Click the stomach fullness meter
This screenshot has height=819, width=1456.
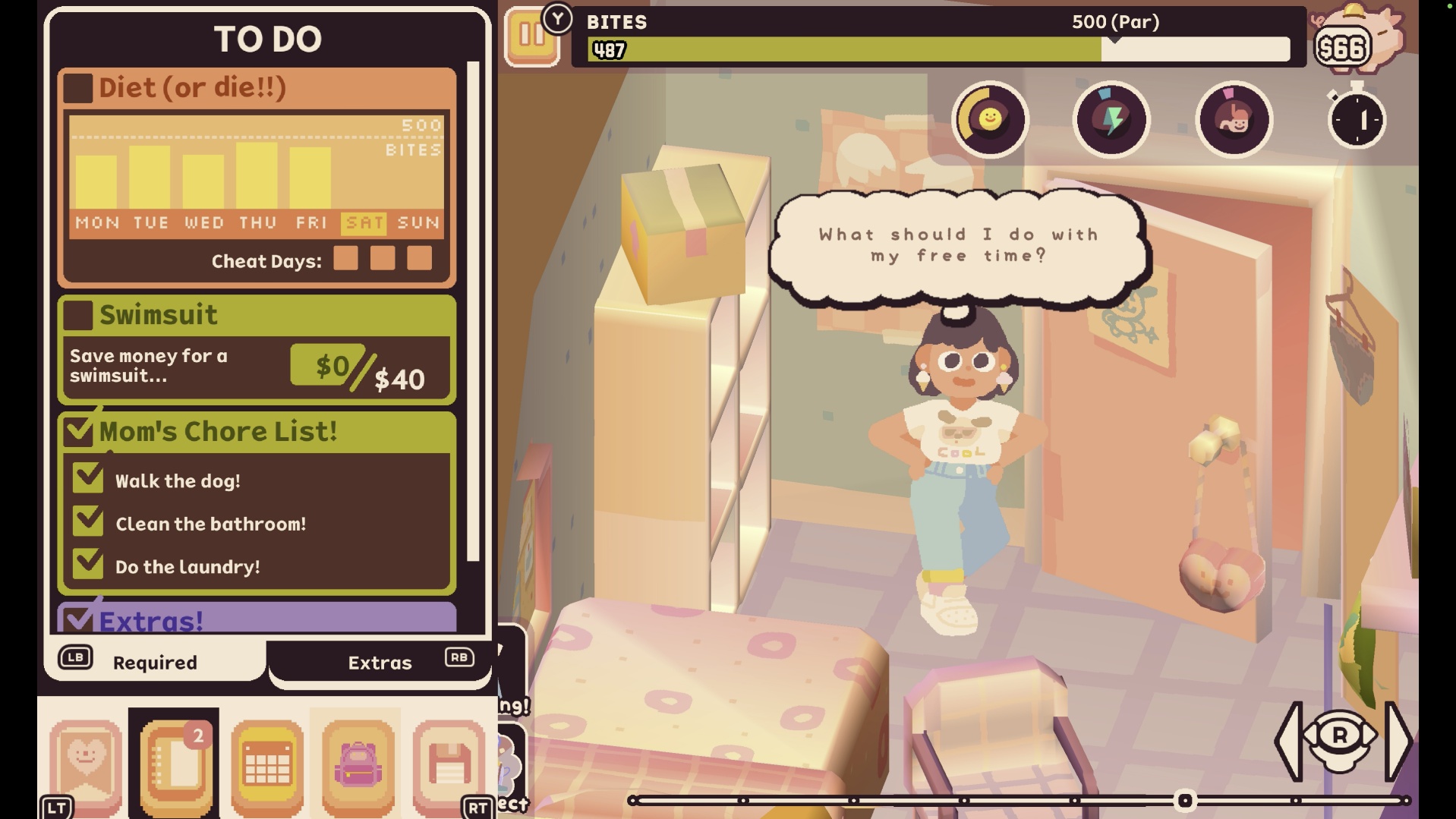click(x=1234, y=119)
